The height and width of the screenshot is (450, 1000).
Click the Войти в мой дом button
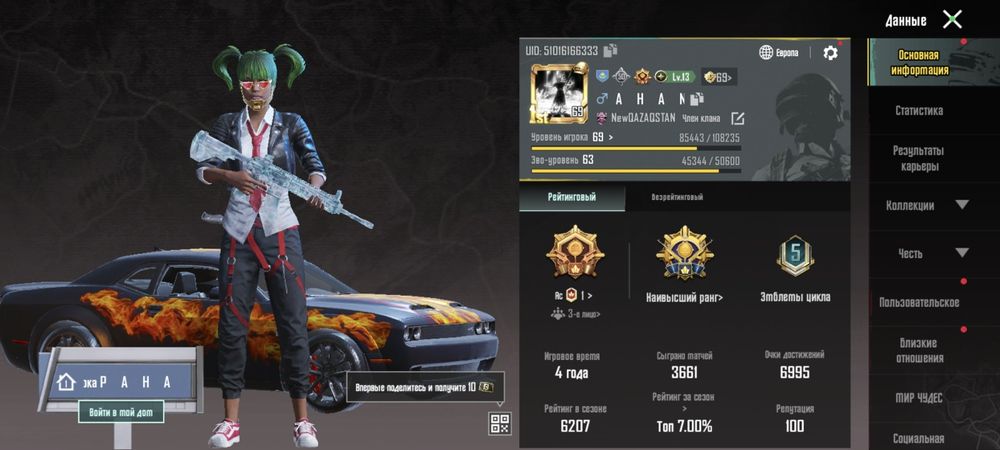click(121, 411)
